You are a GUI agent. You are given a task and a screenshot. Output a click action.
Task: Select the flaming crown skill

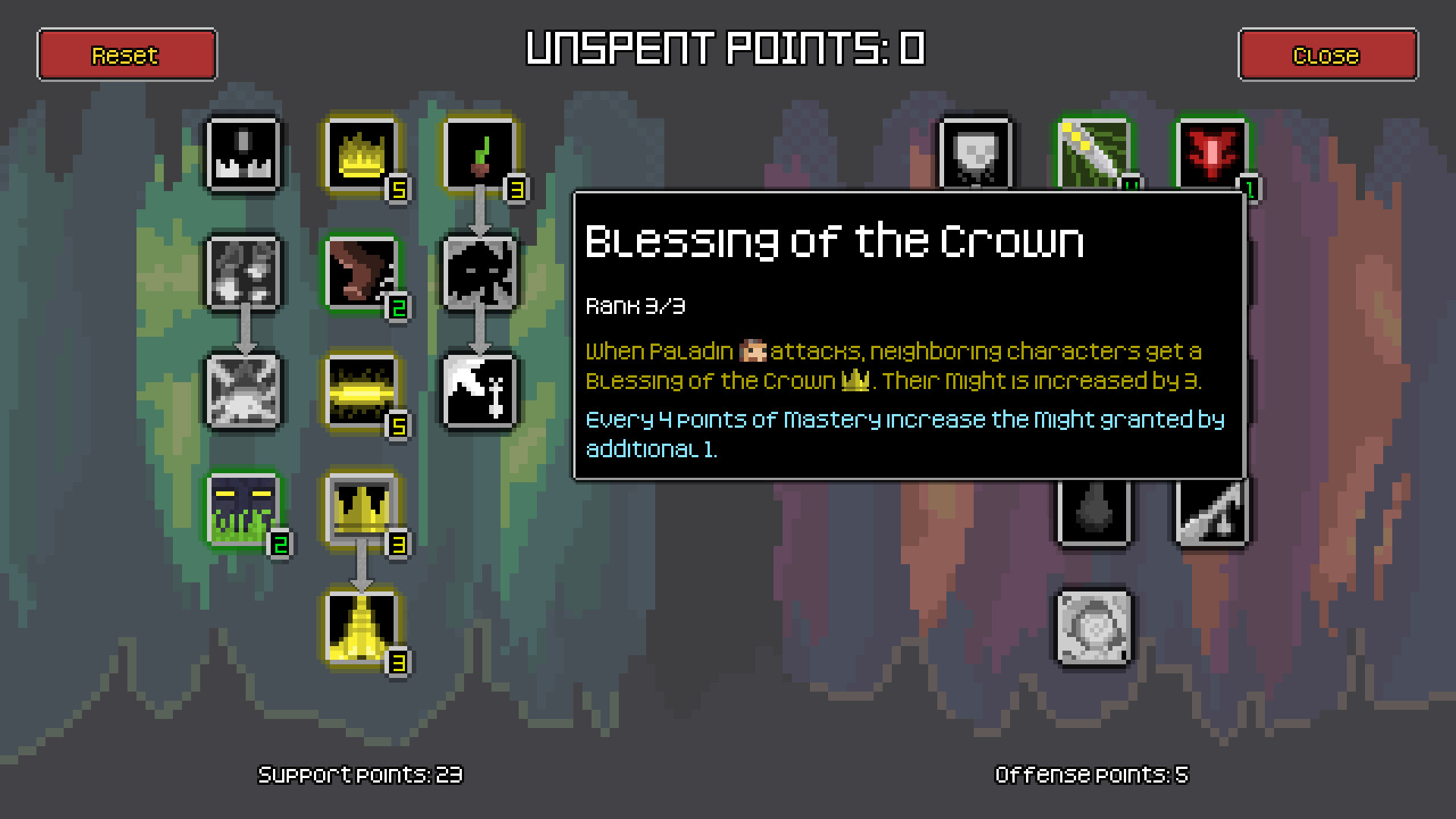[362, 155]
